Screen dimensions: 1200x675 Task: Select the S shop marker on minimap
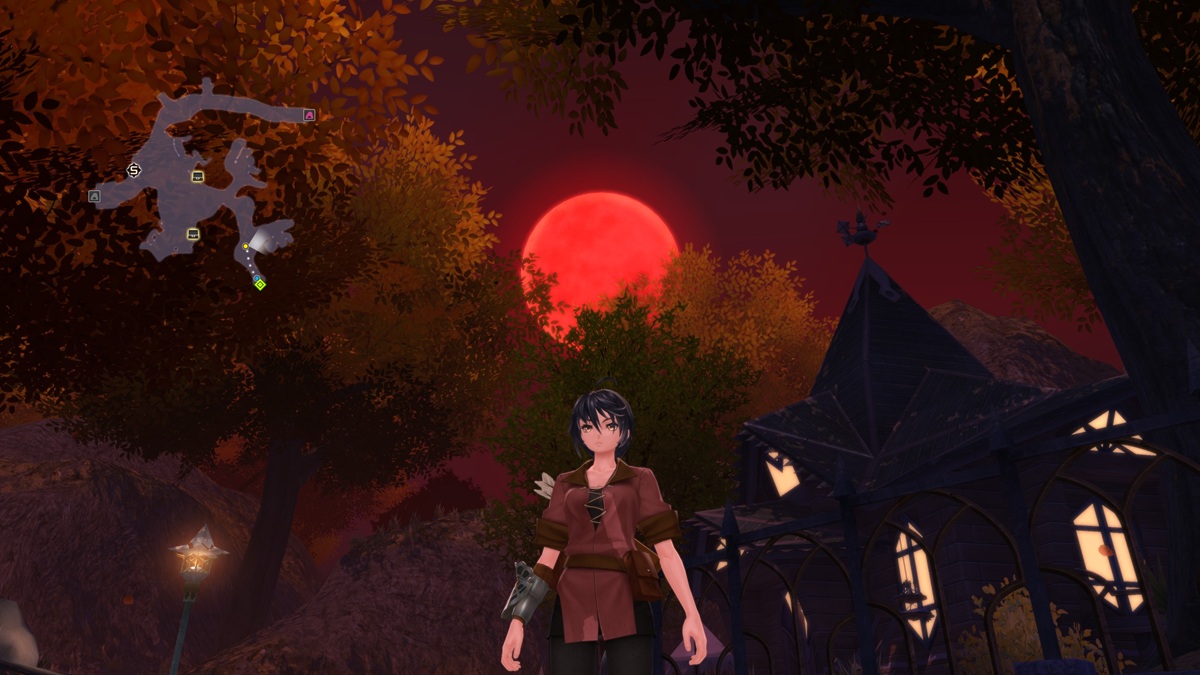135,171
